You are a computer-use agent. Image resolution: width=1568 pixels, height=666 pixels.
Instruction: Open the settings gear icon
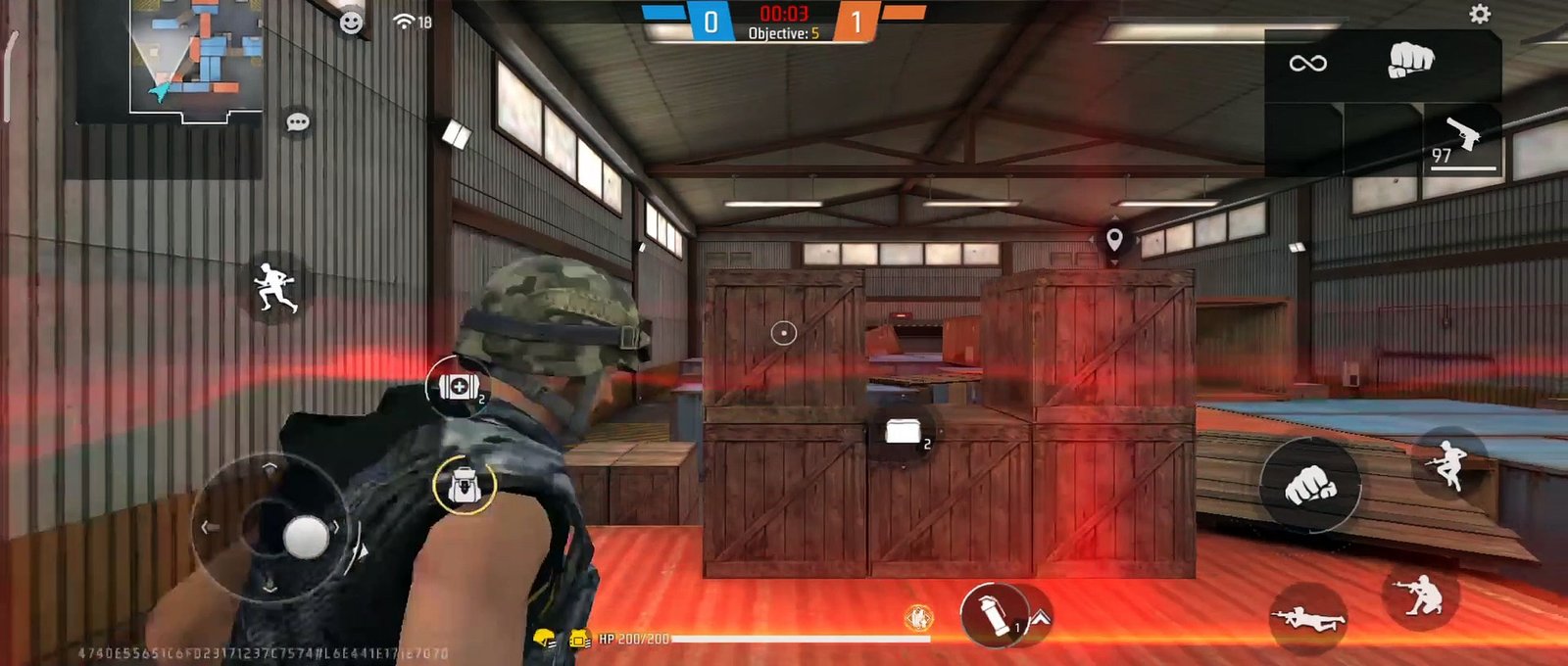(1480, 14)
